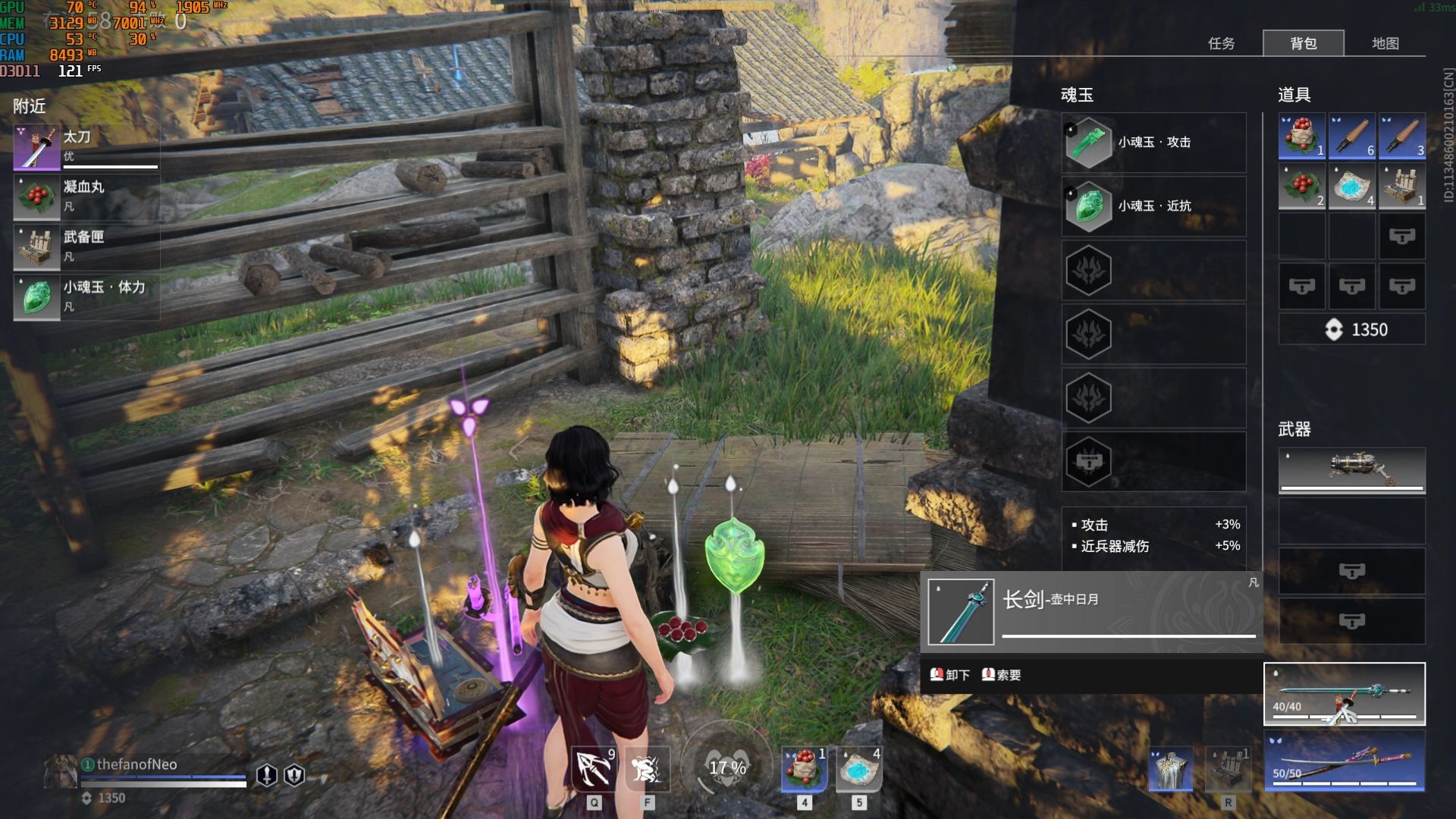Viewport: 1456px width, 819px height.
Task: Take the nearby 武备匣 armor box
Action: [86, 246]
